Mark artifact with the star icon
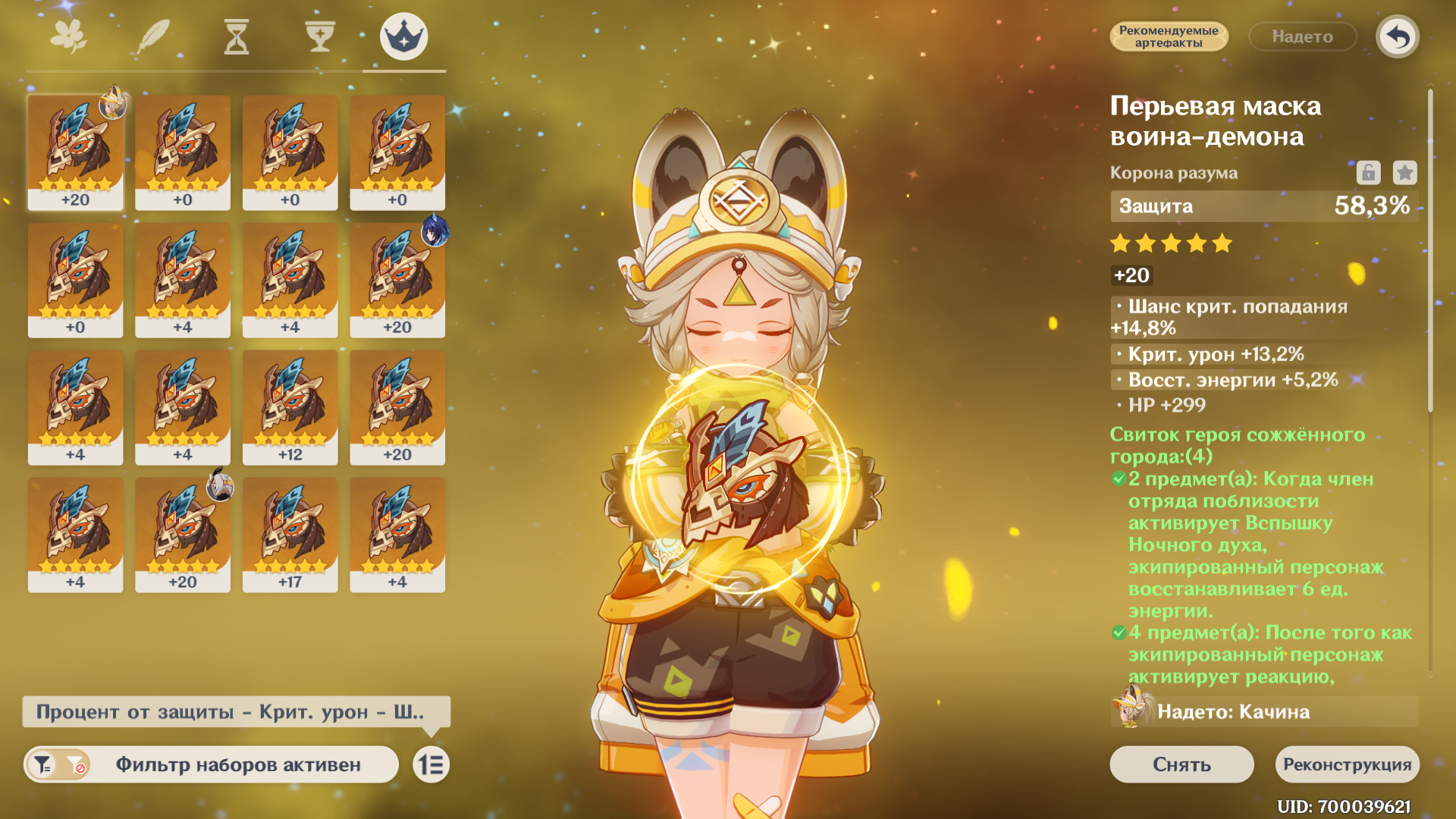This screenshot has height=819, width=1456. tap(1404, 173)
